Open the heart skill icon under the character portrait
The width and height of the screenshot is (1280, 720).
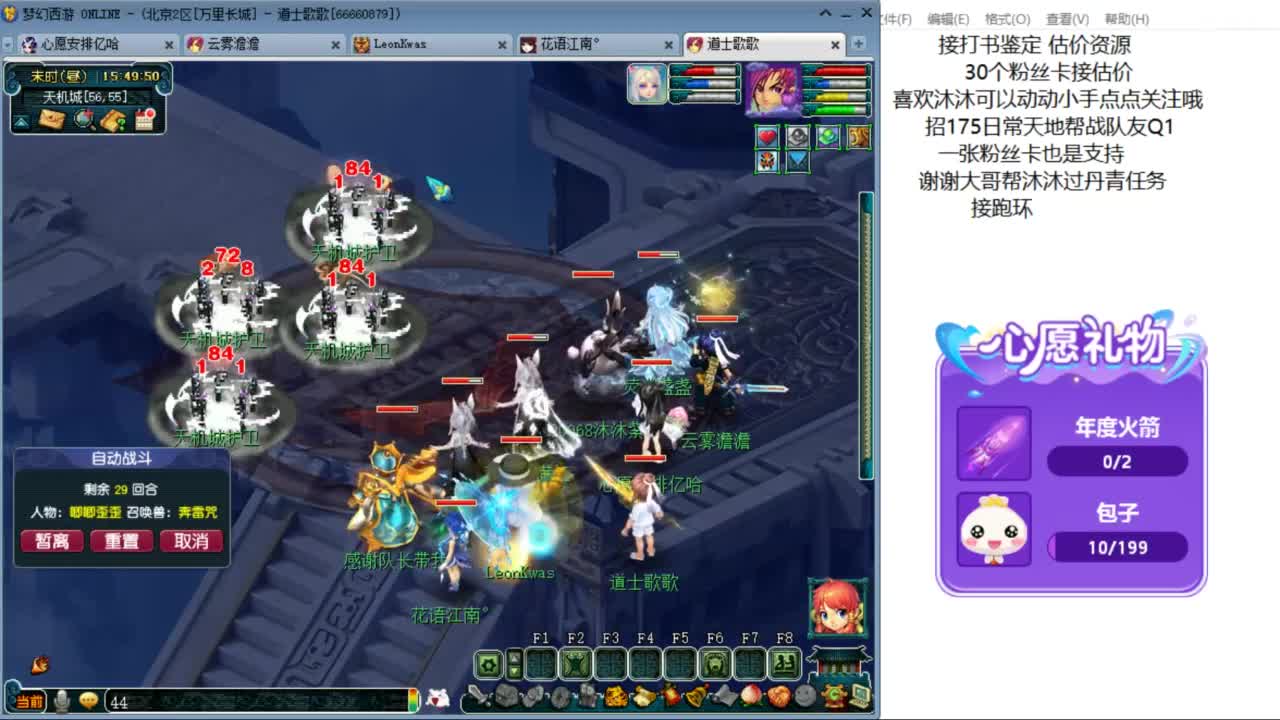(x=767, y=137)
